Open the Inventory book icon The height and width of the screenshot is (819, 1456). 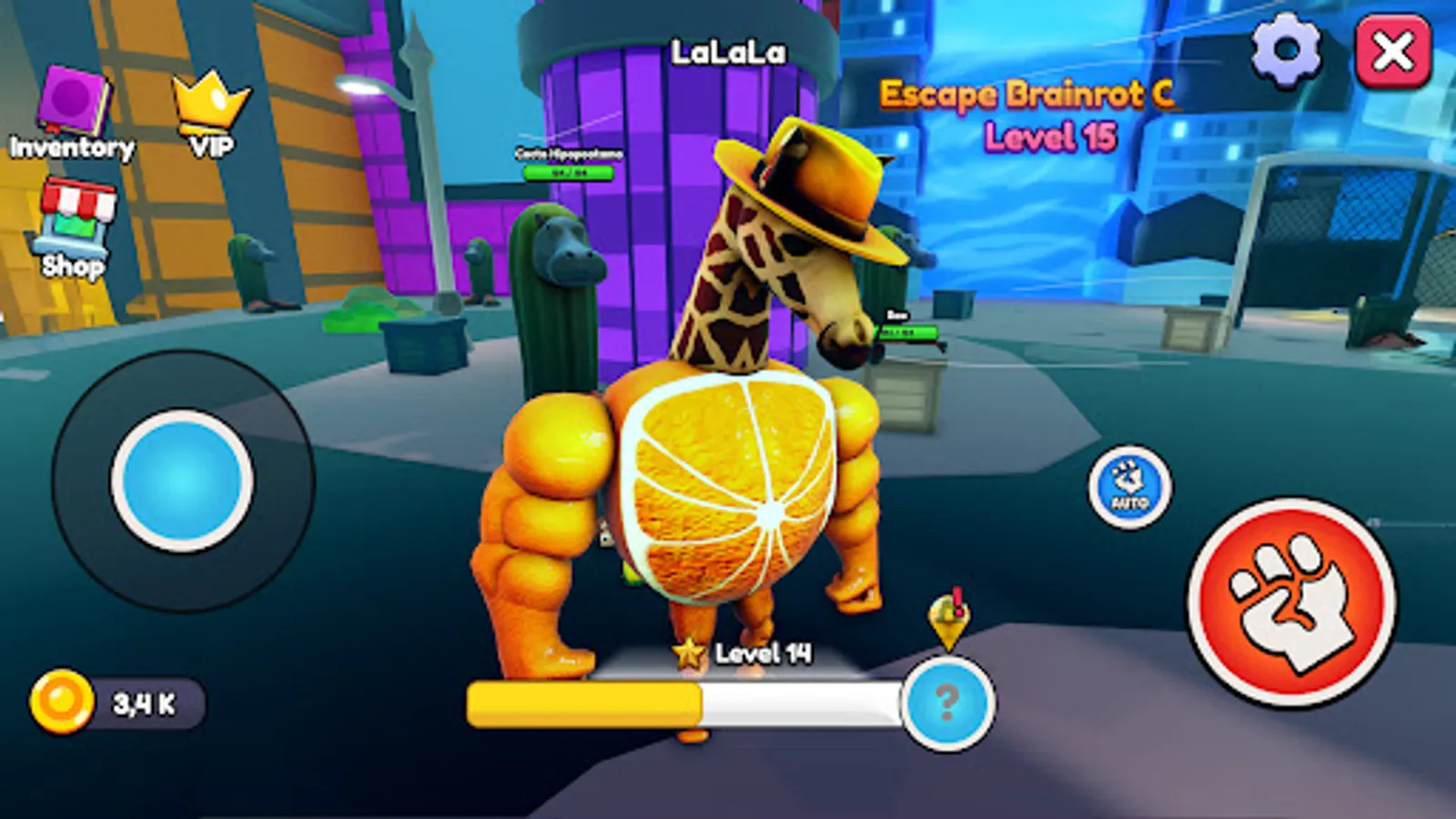pyautogui.click(x=71, y=98)
